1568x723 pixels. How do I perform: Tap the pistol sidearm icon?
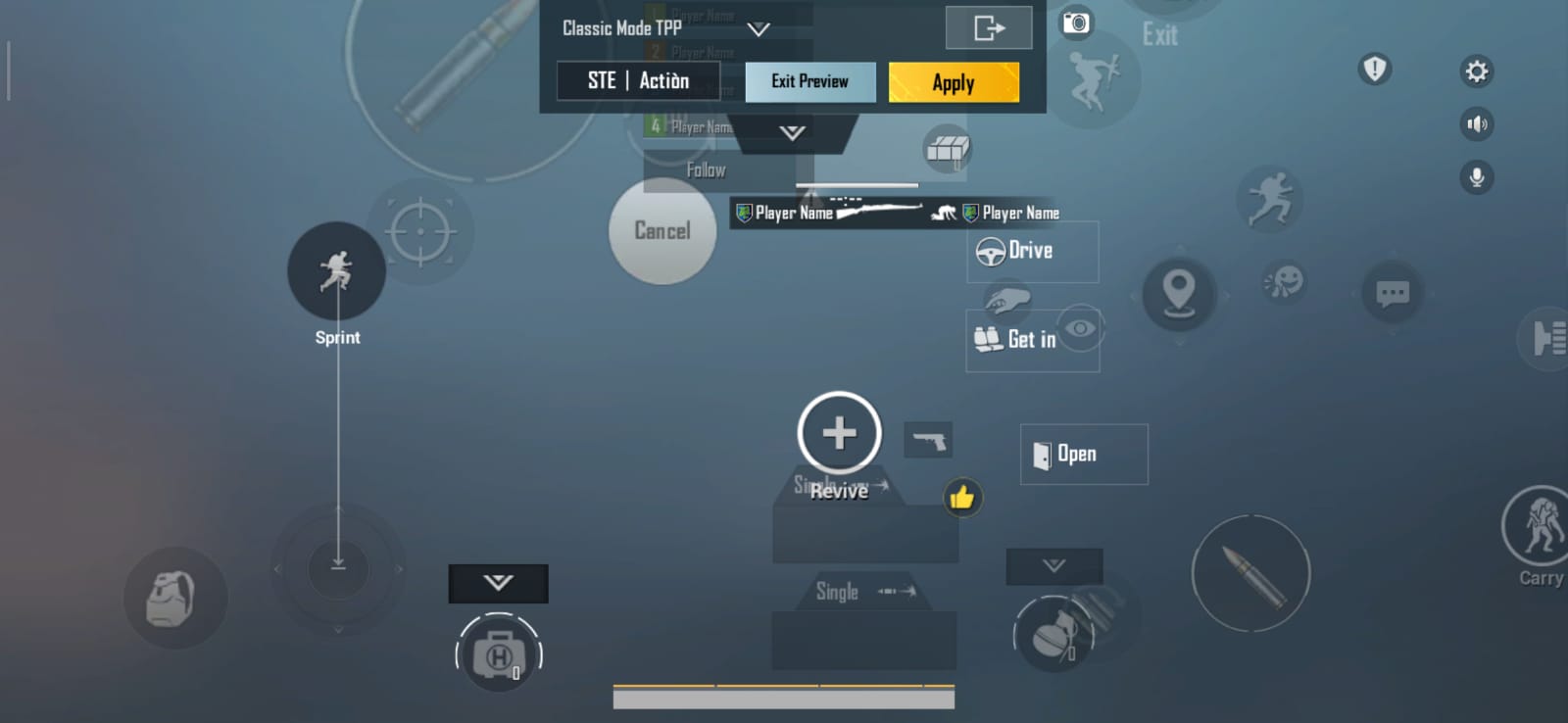coord(929,439)
